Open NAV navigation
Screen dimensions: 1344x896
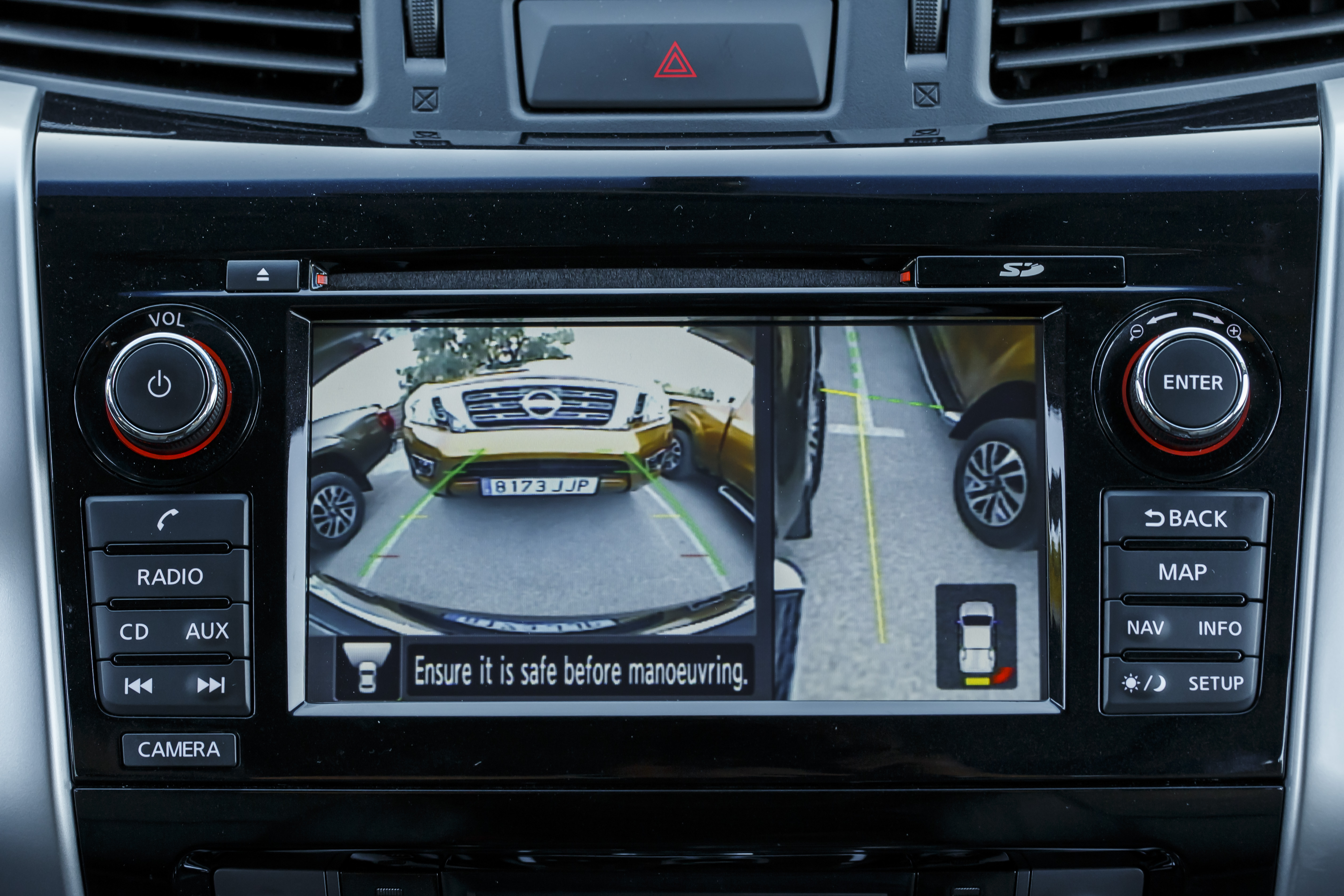[1146, 628]
